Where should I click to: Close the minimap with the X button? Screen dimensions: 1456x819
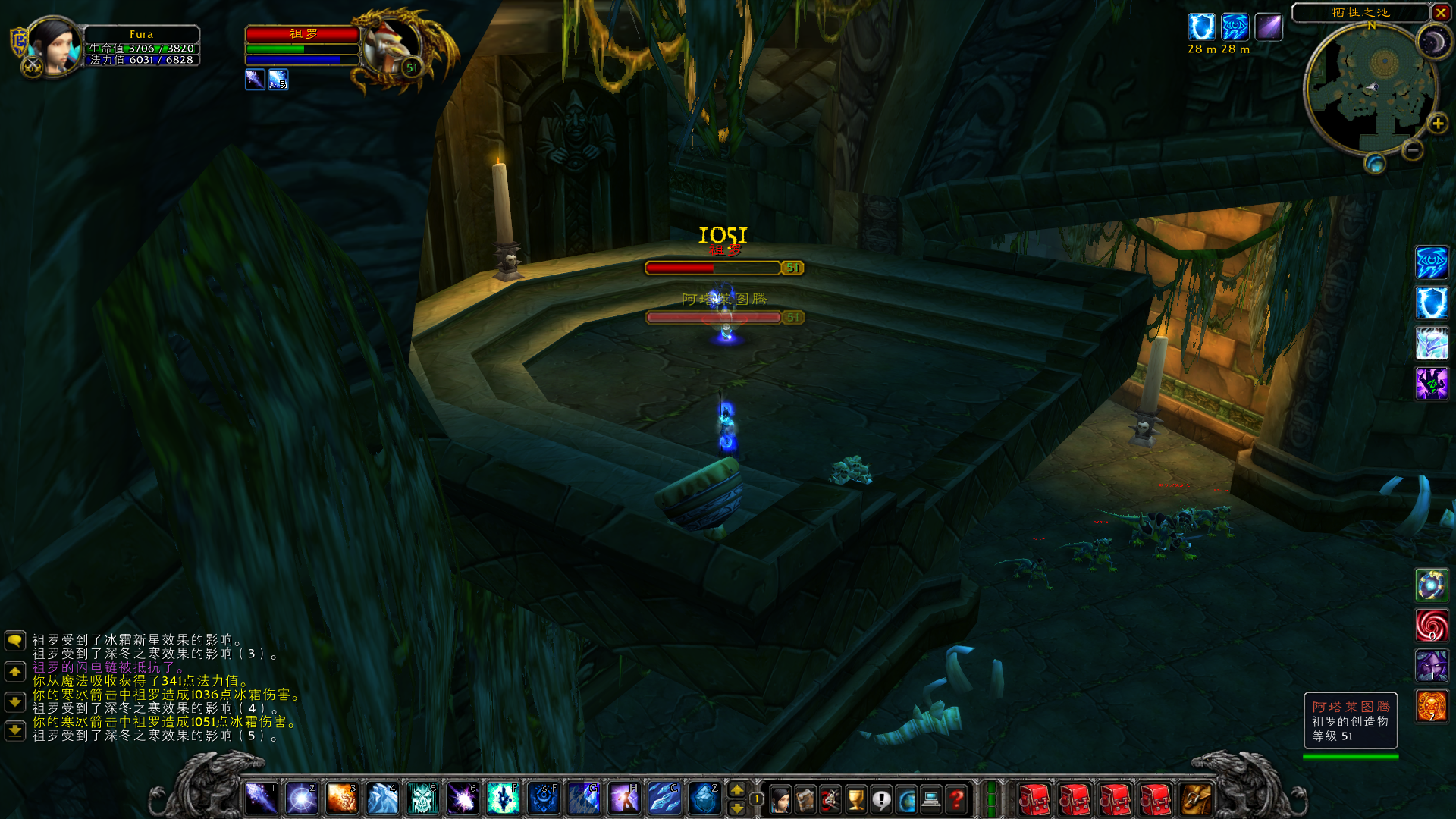[x=1441, y=12]
